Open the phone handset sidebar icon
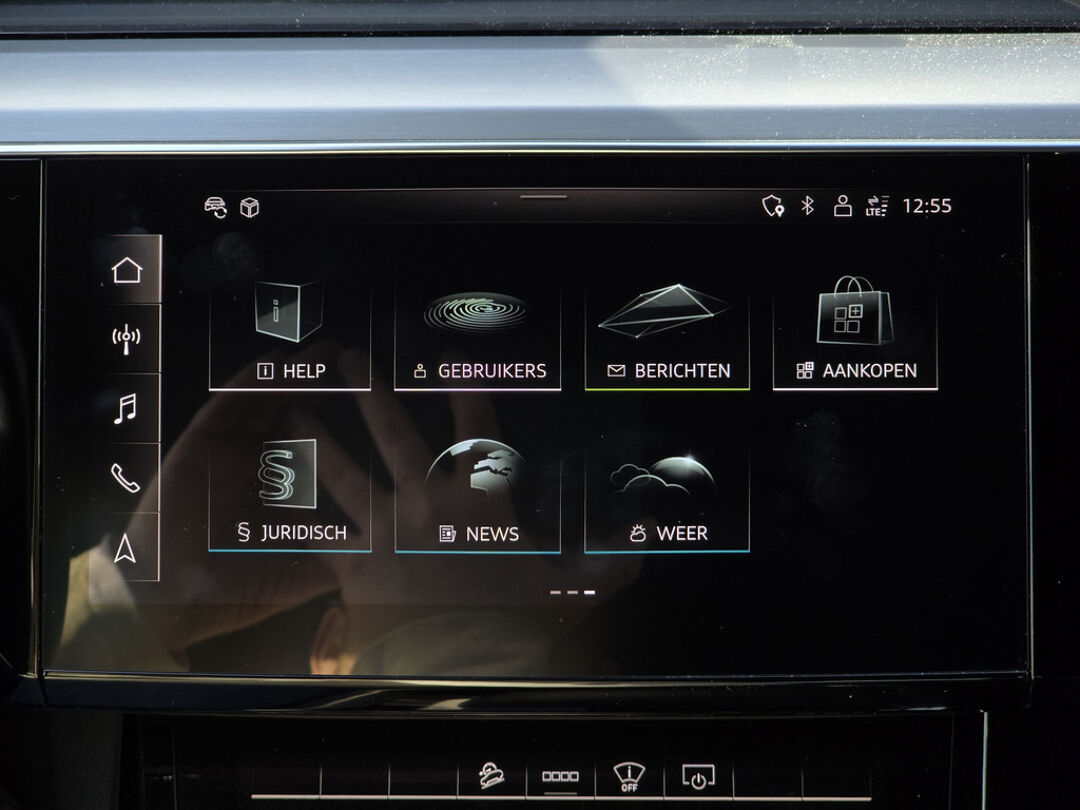This screenshot has height=810, width=1080. click(x=126, y=478)
